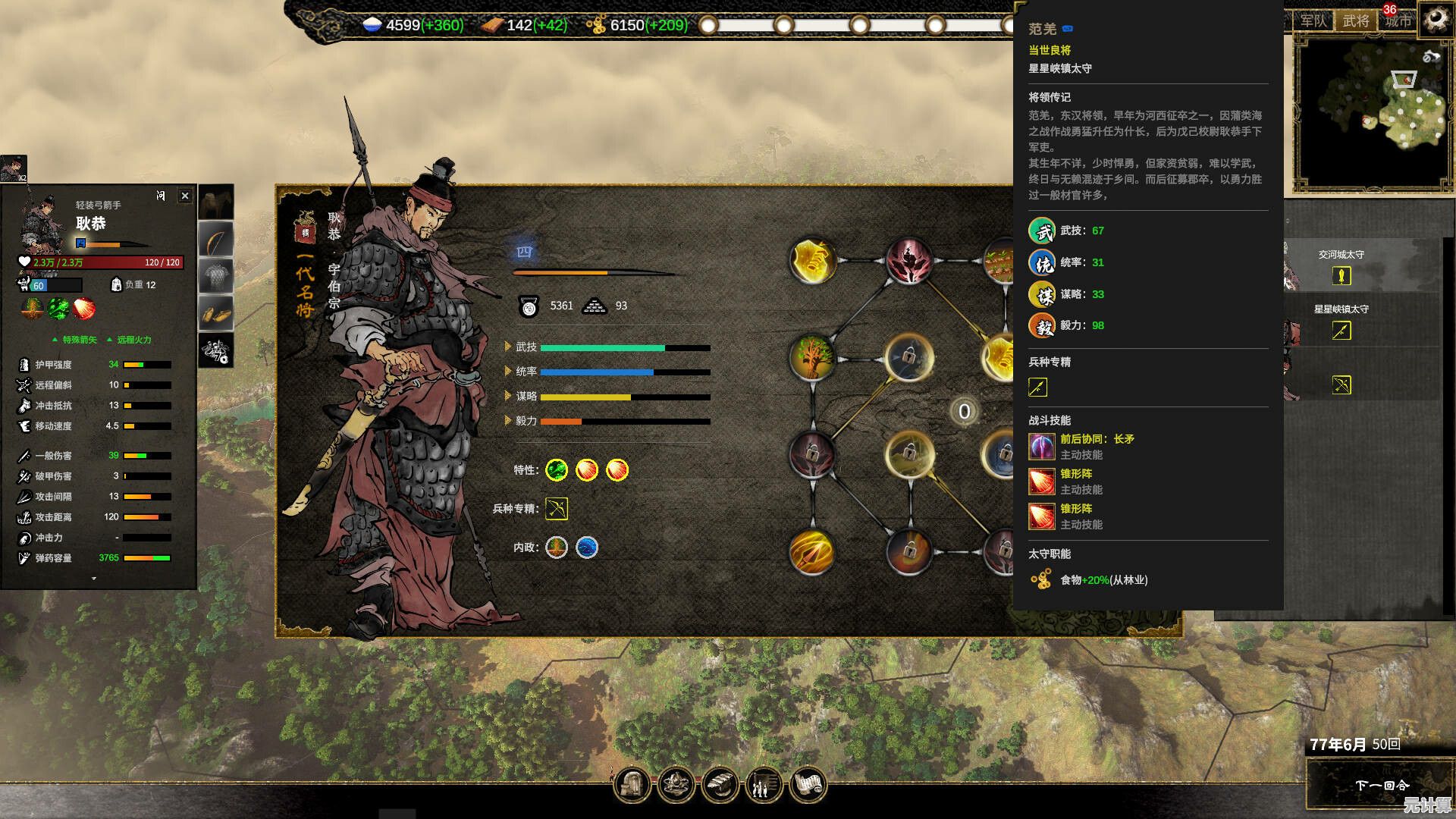The image size is (1456, 819).
Task: Select the bow weapon equipment slot
Action: click(x=216, y=241)
